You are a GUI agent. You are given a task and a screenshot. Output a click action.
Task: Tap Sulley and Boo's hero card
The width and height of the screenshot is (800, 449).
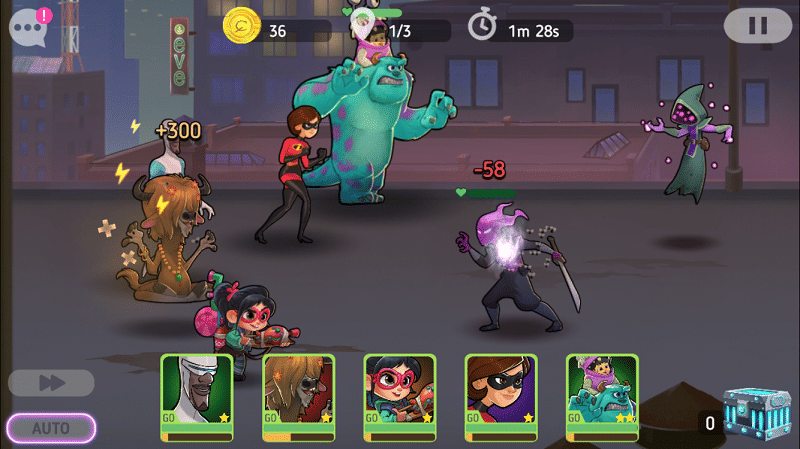pyautogui.click(x=602, y=397)
